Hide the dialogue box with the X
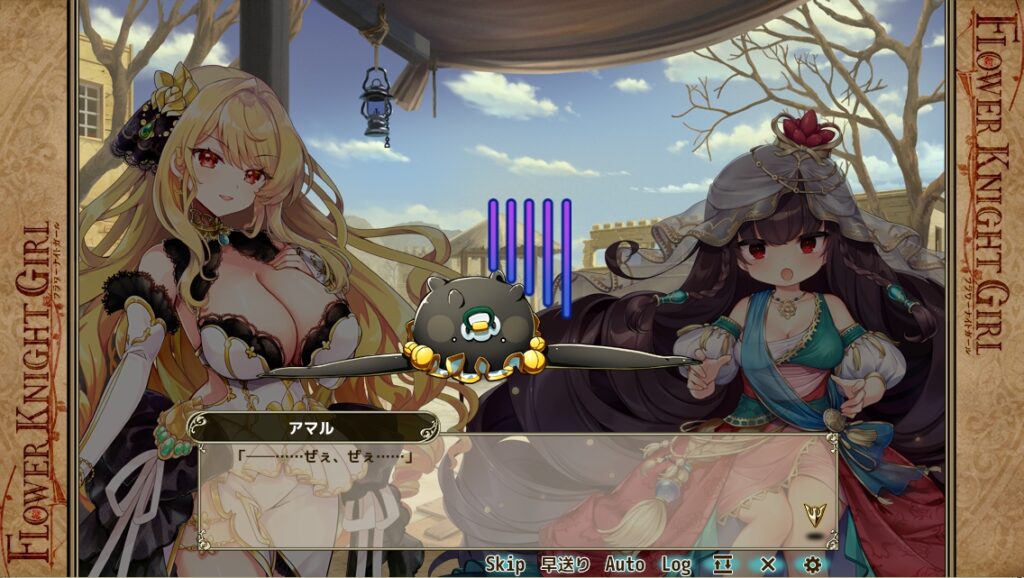Image resolution: width=1024 pixels, height=578 pixels. click(767, 565)
